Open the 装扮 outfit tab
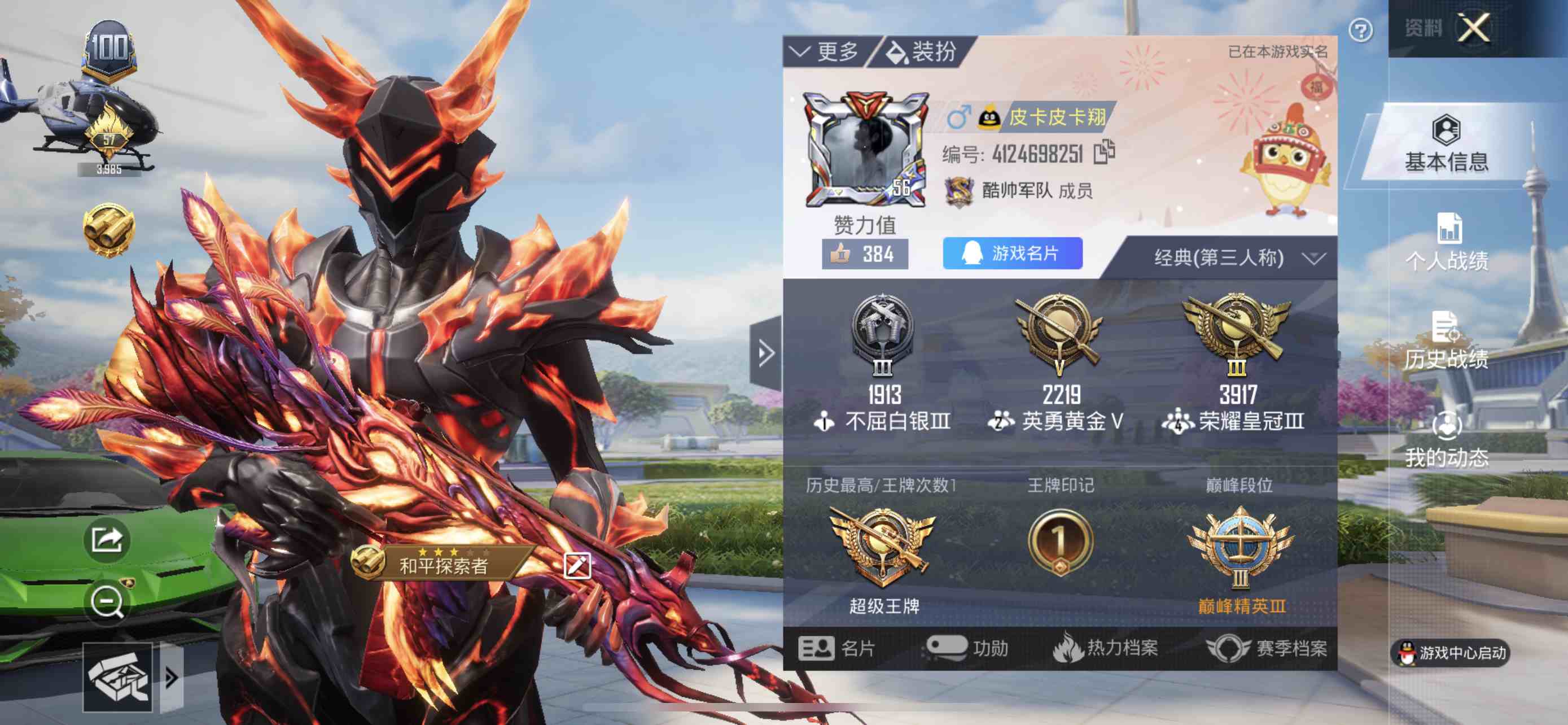 [921, 52]
